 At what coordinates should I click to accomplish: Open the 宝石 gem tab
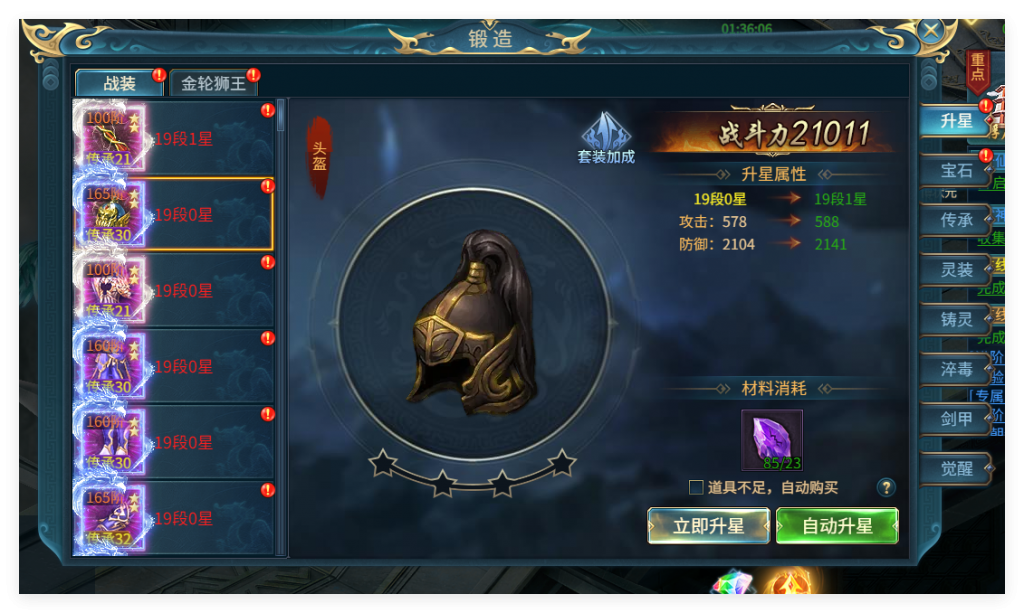coord(956,171)
